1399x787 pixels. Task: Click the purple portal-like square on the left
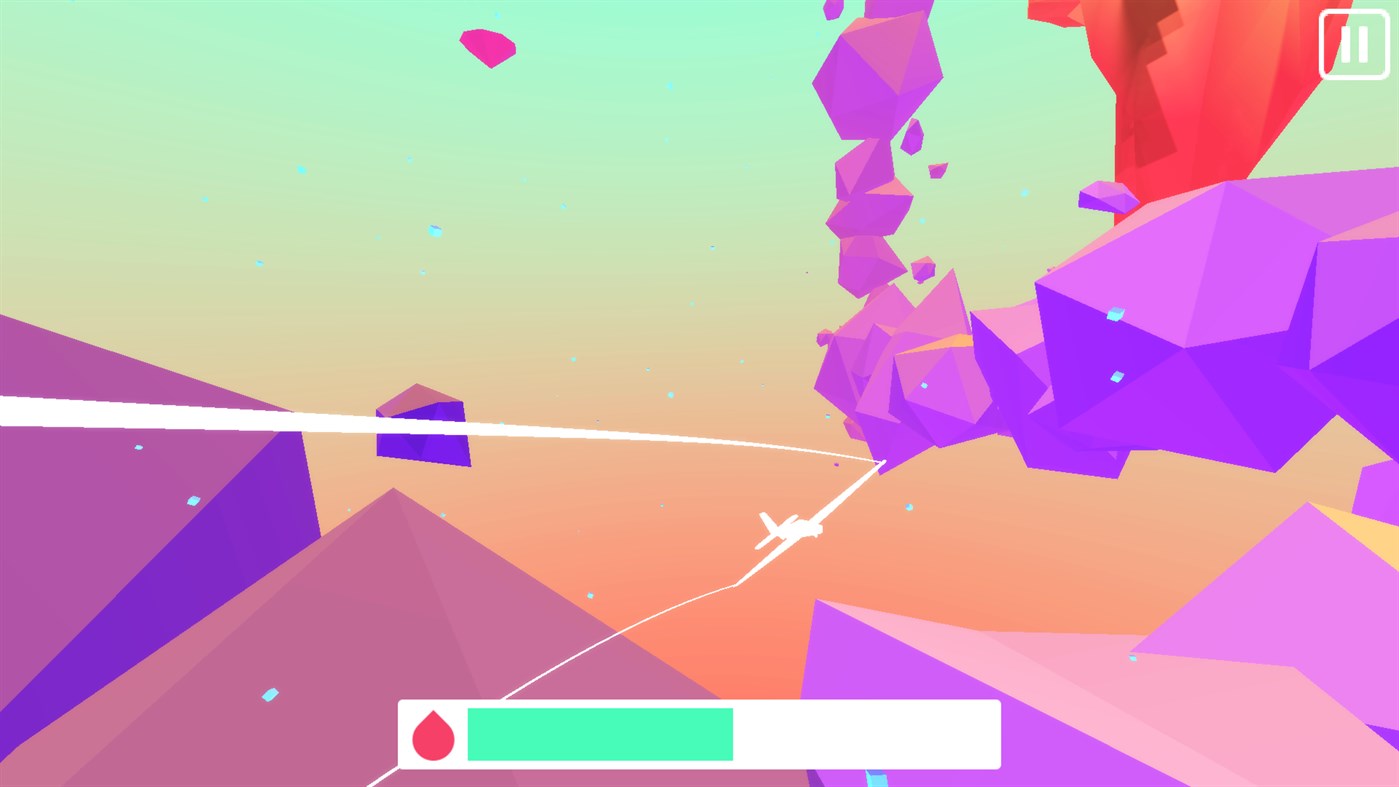tap(424, 428)
